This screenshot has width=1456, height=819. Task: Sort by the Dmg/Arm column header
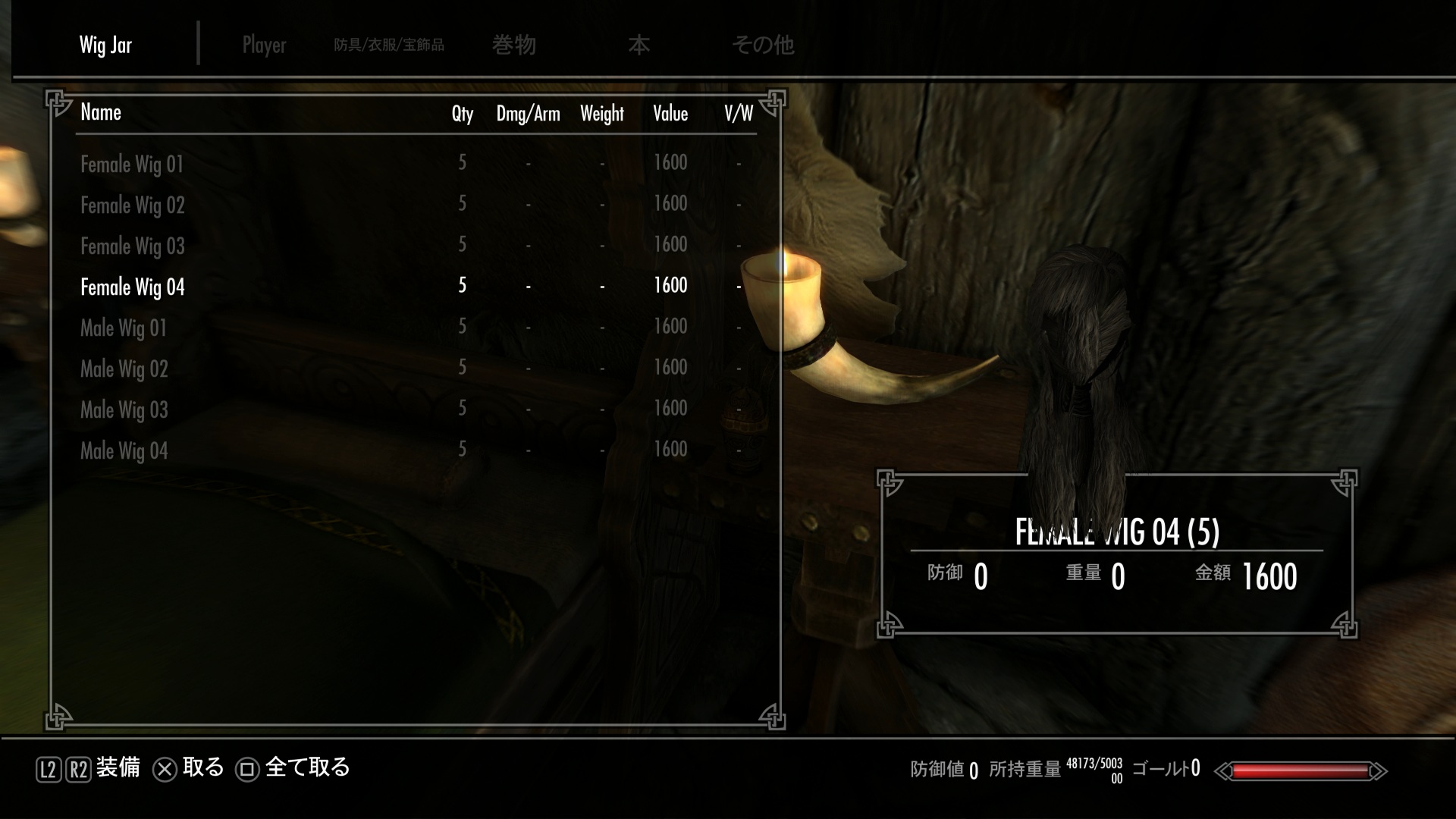(x=528, y=114)
